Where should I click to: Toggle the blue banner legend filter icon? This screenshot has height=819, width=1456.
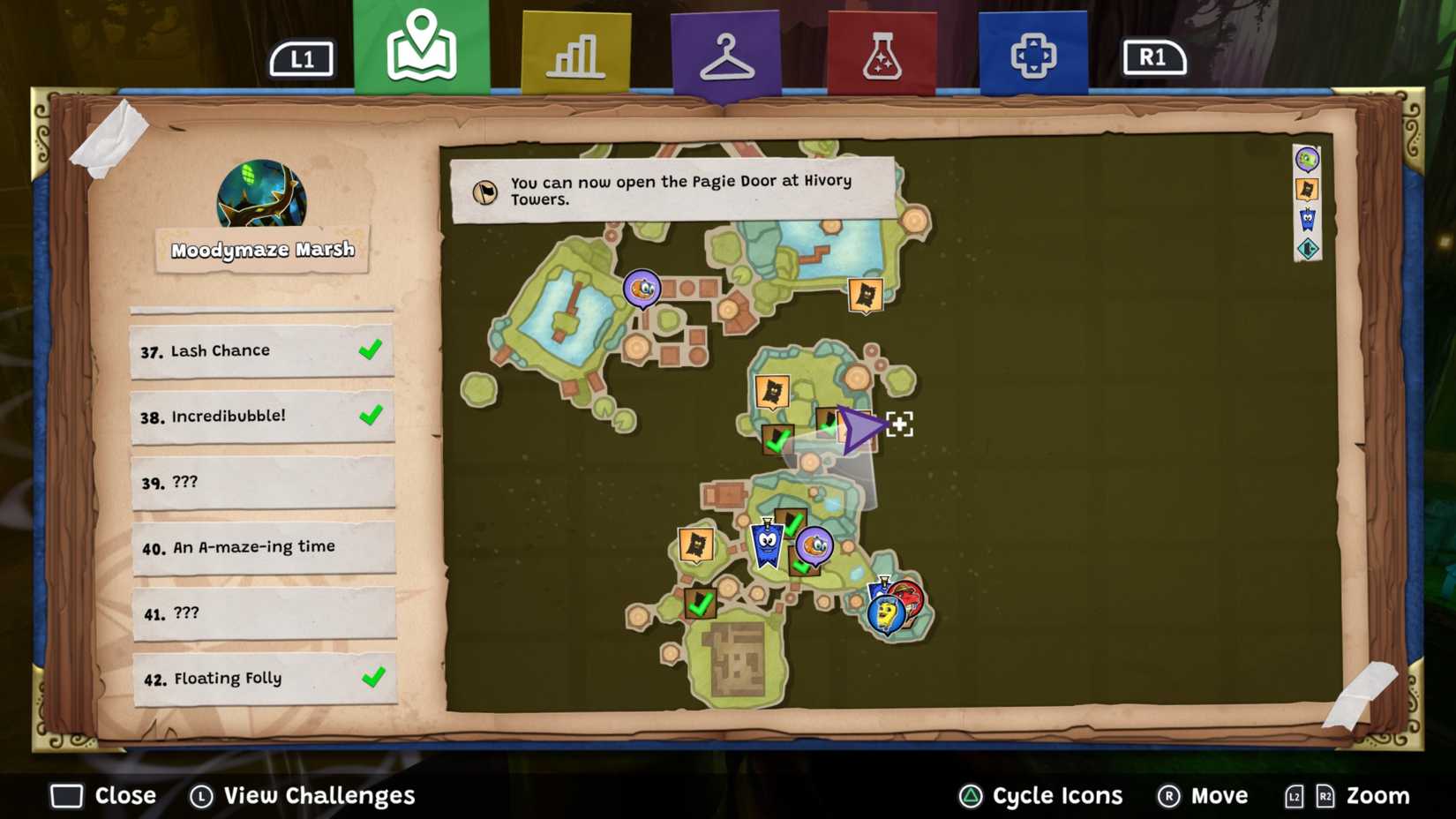point(1307,219)
